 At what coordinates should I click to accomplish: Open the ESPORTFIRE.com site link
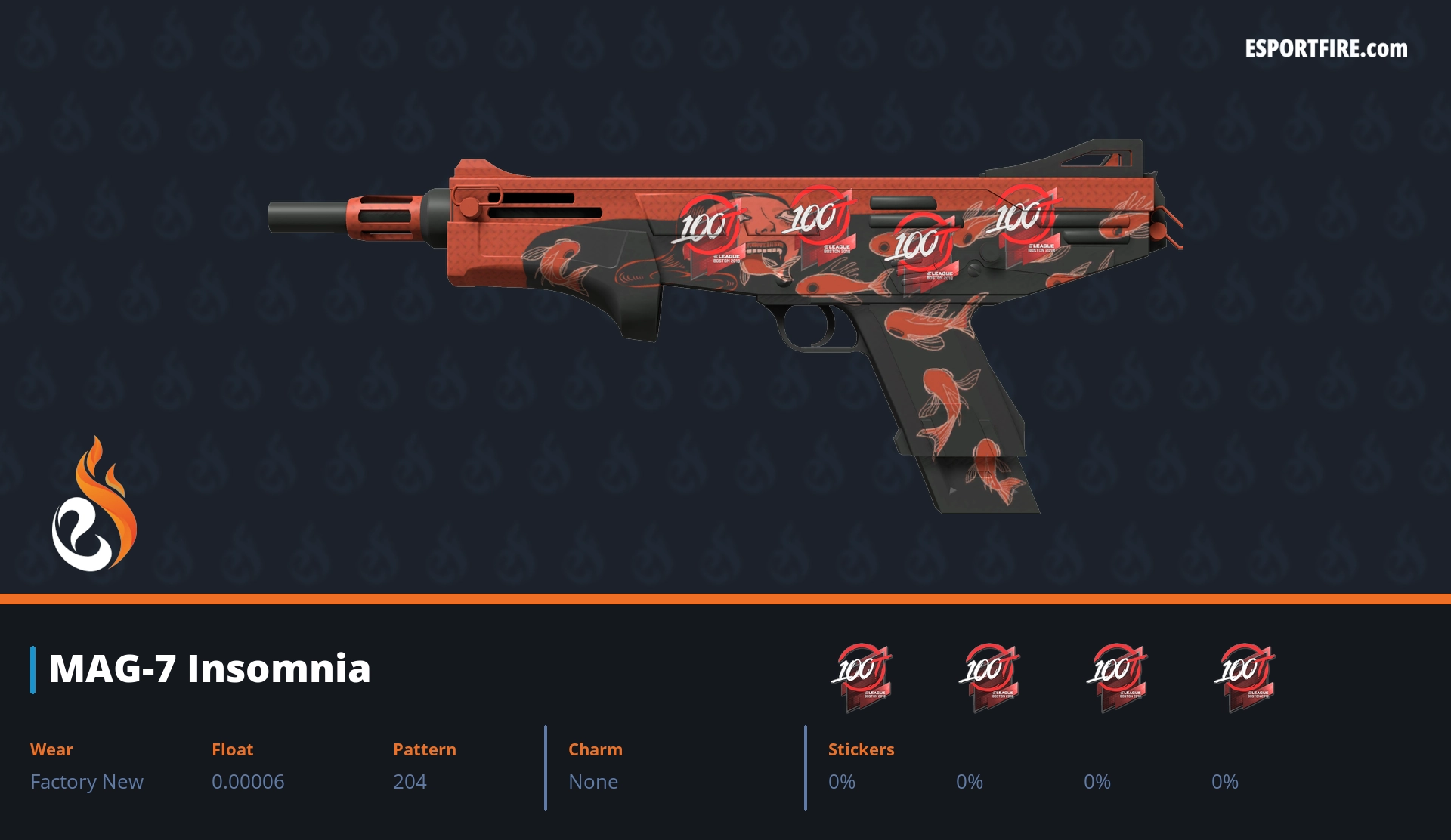(1326, 49)
